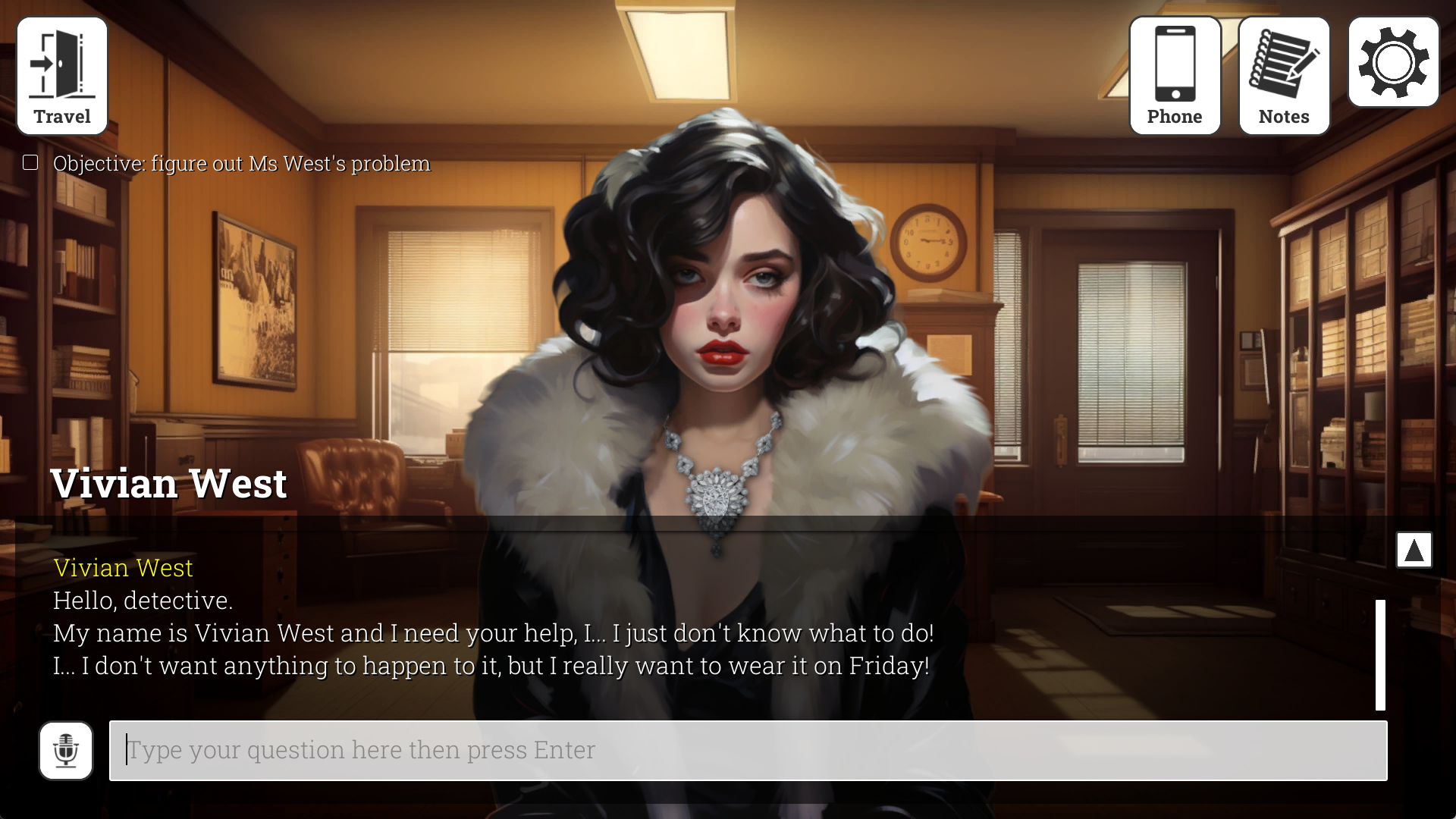Open the Notes notebook
Viewport: 1456px width, 819px height.
coord(1284,76)
